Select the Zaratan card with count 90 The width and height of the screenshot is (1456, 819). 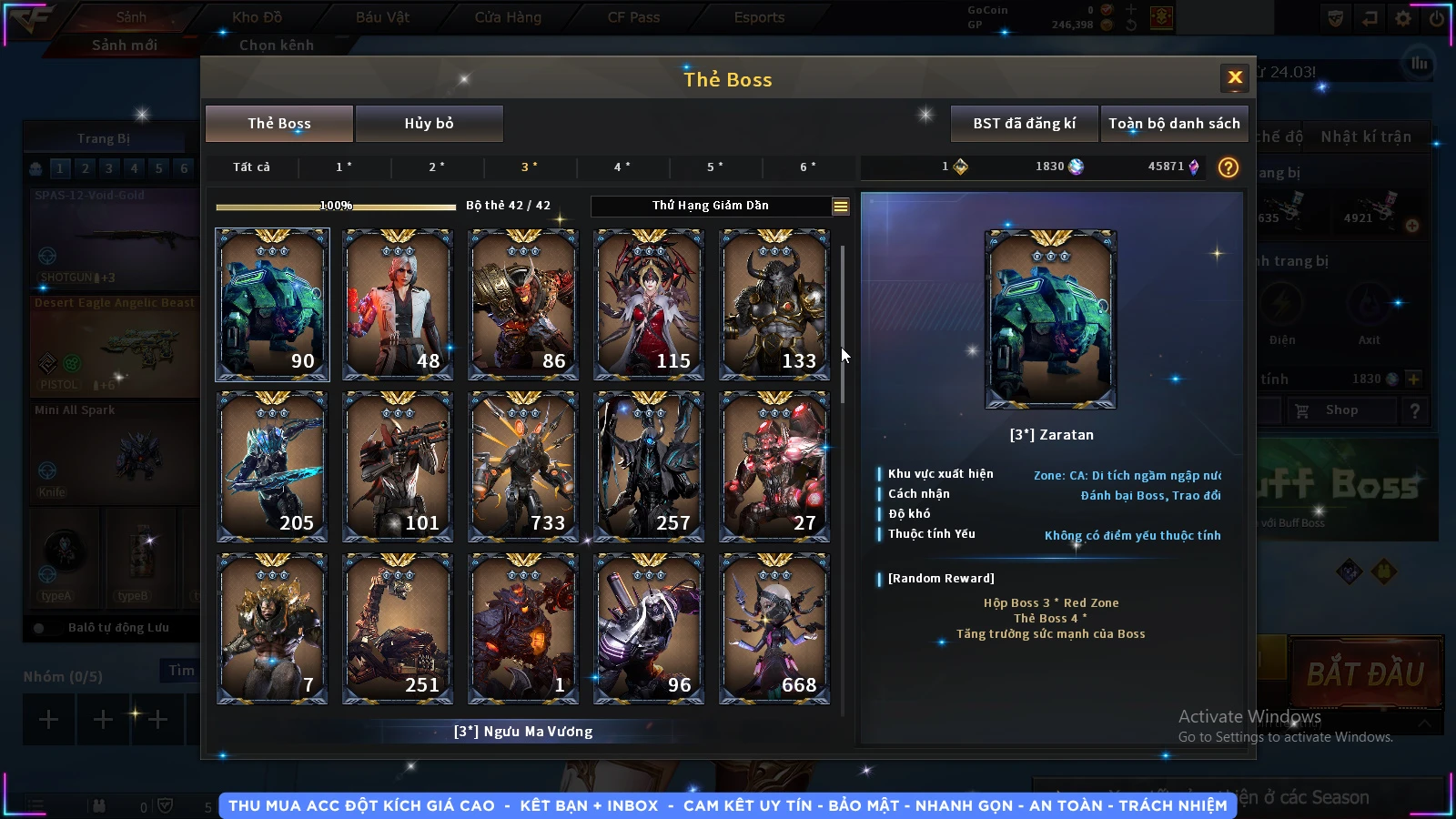pos(272,304)
